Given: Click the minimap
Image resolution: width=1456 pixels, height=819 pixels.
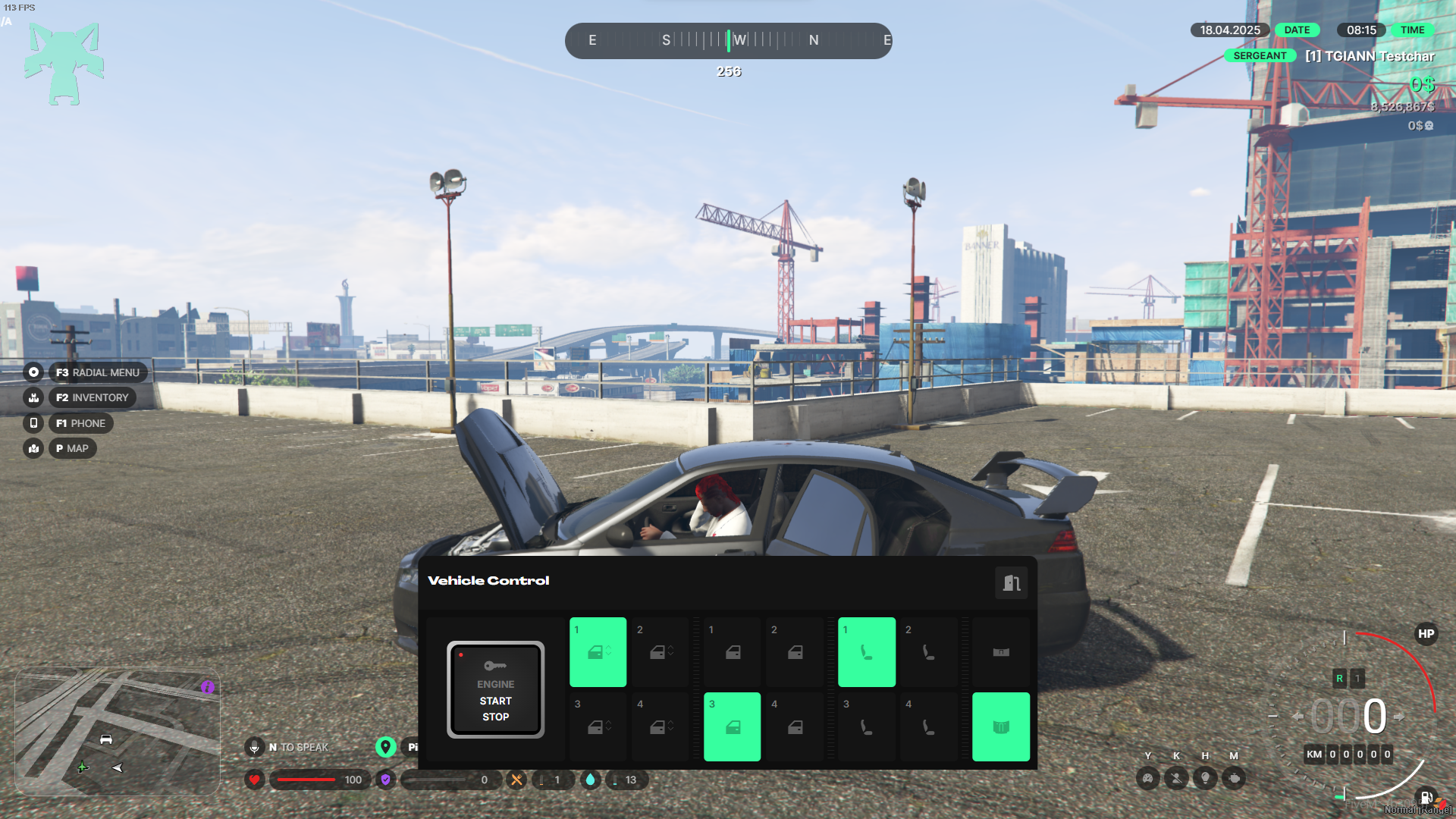Looking at the screenshot, I should [118, 731].
